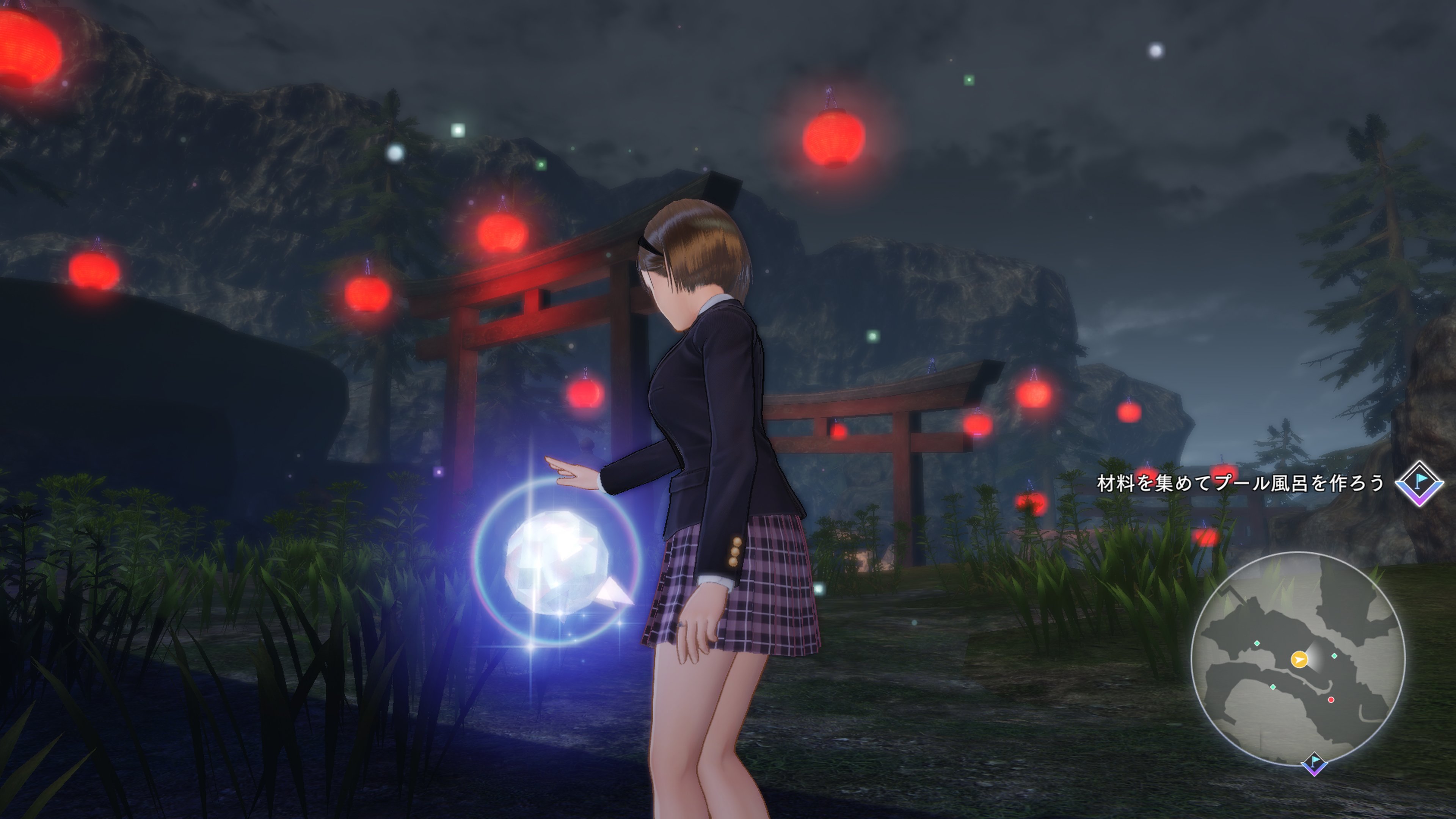Screen dimensions: 1456x819
Task: Select the lower cyan item marker on minimap
Action: click(x=1274, y=687)
